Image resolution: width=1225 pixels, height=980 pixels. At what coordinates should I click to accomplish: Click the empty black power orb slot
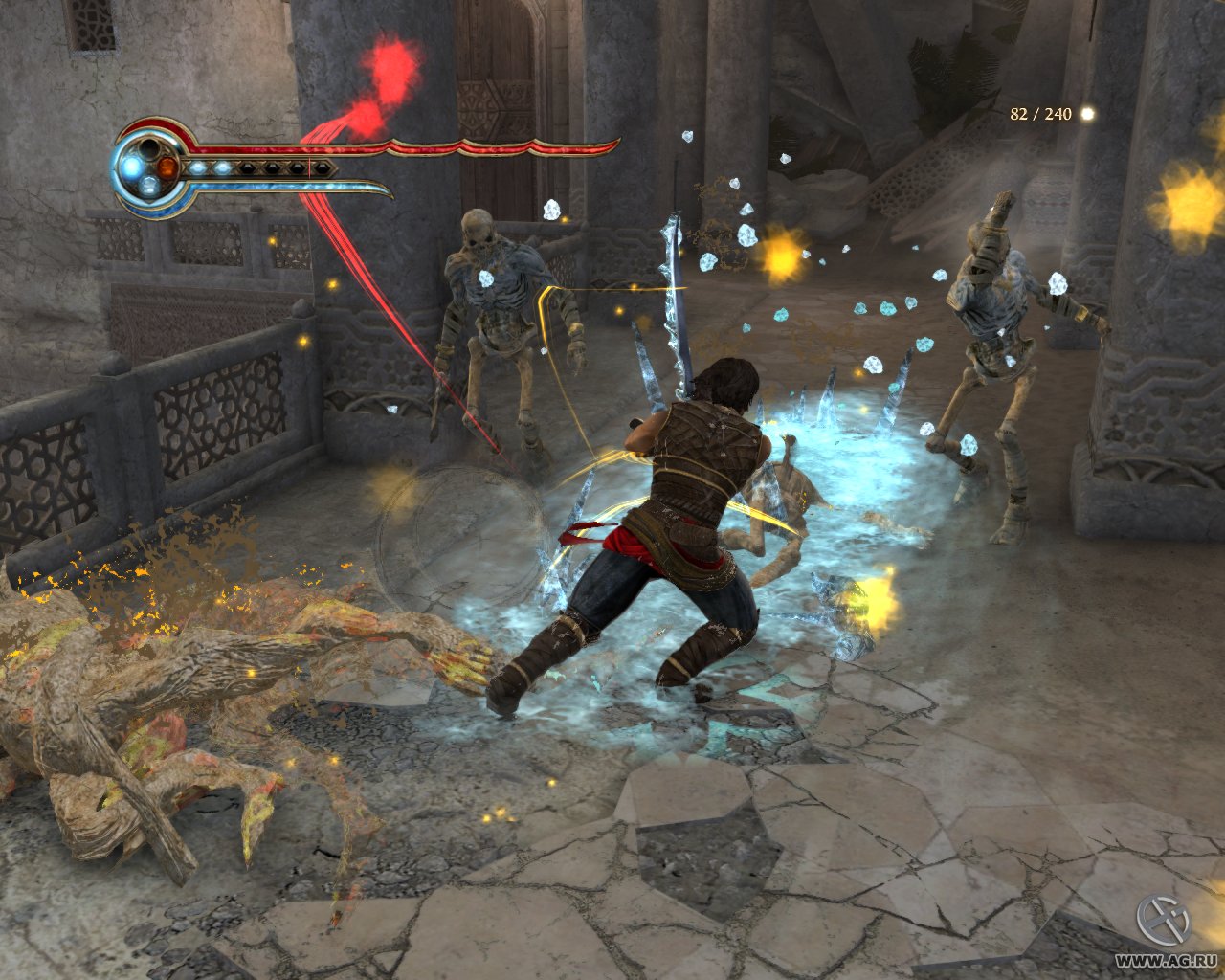[150, 148]
